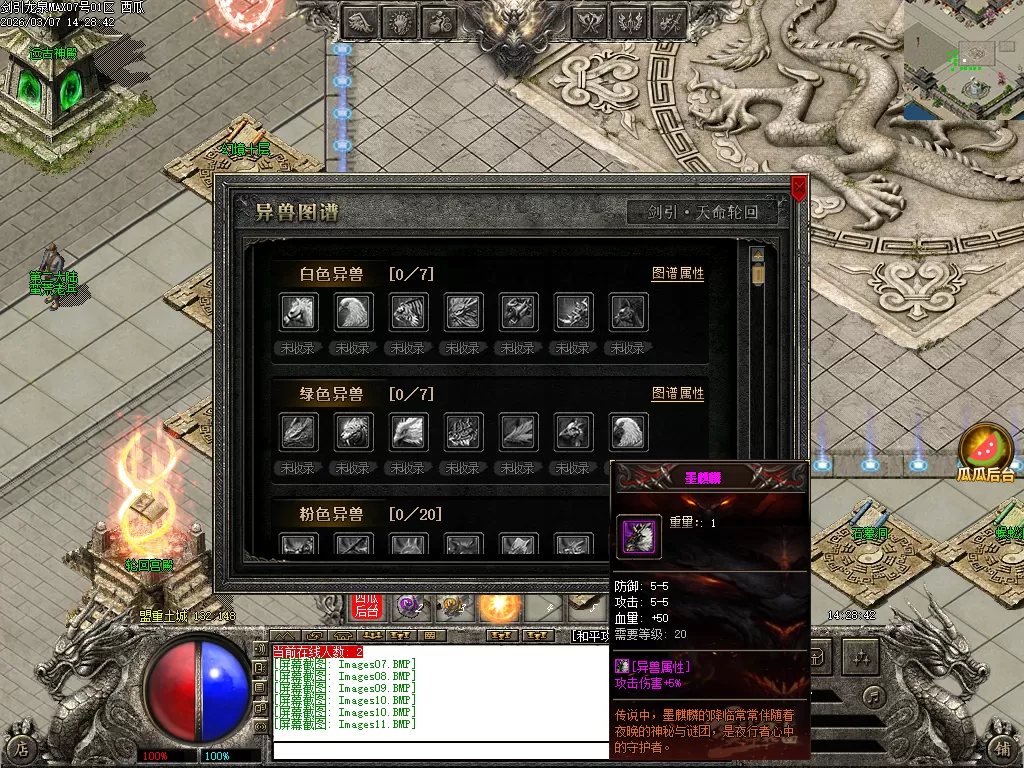
Task: Open the 店 shop button
Action: coord(21,747)
